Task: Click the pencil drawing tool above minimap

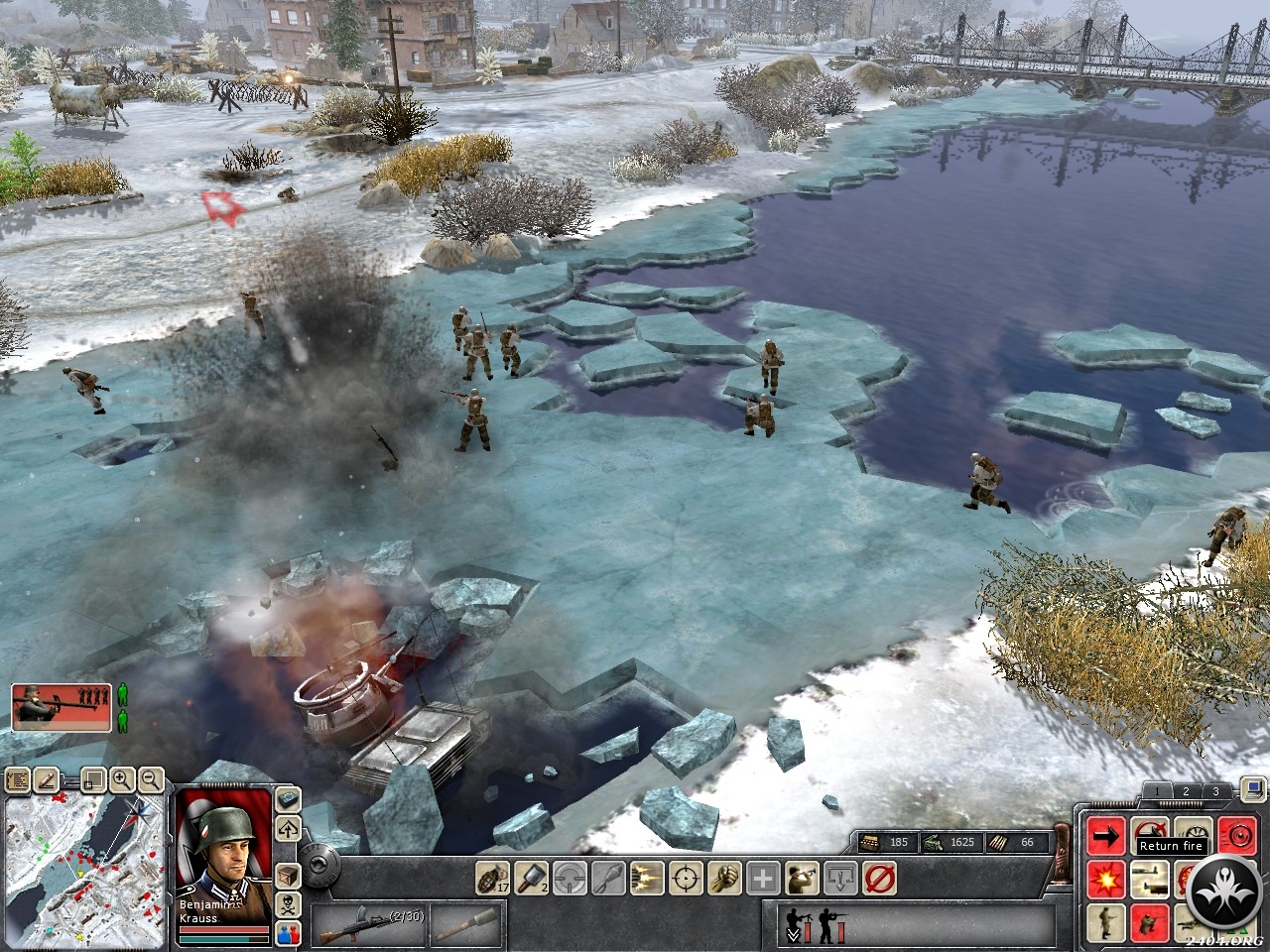Action: coord(46,779)
